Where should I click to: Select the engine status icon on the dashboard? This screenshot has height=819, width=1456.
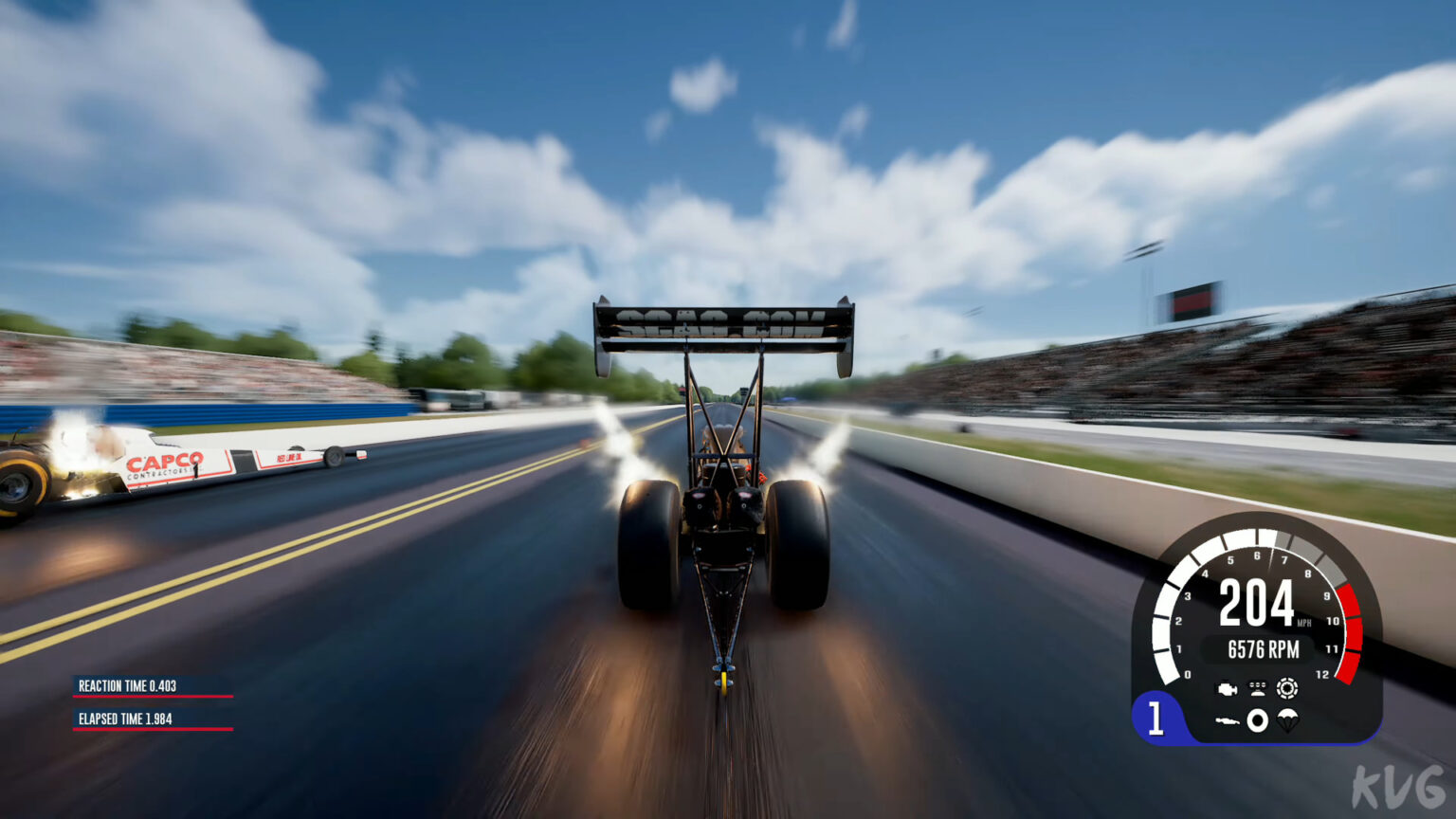[1228, 688]
